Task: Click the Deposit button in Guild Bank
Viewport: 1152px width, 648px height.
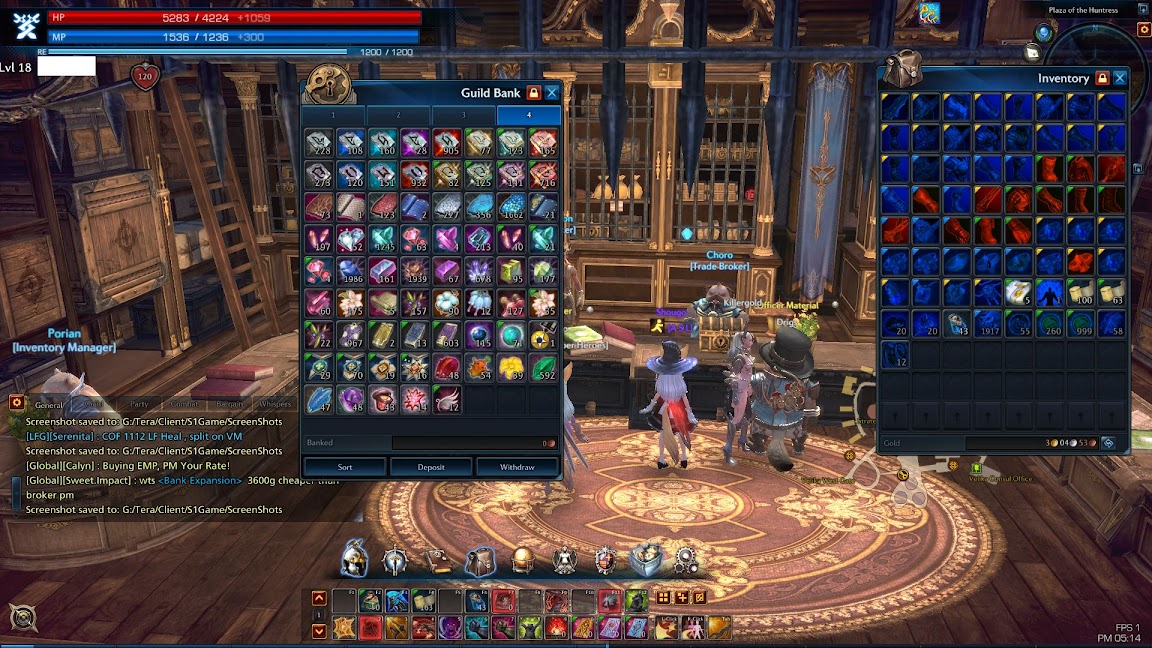Action: 431,467
